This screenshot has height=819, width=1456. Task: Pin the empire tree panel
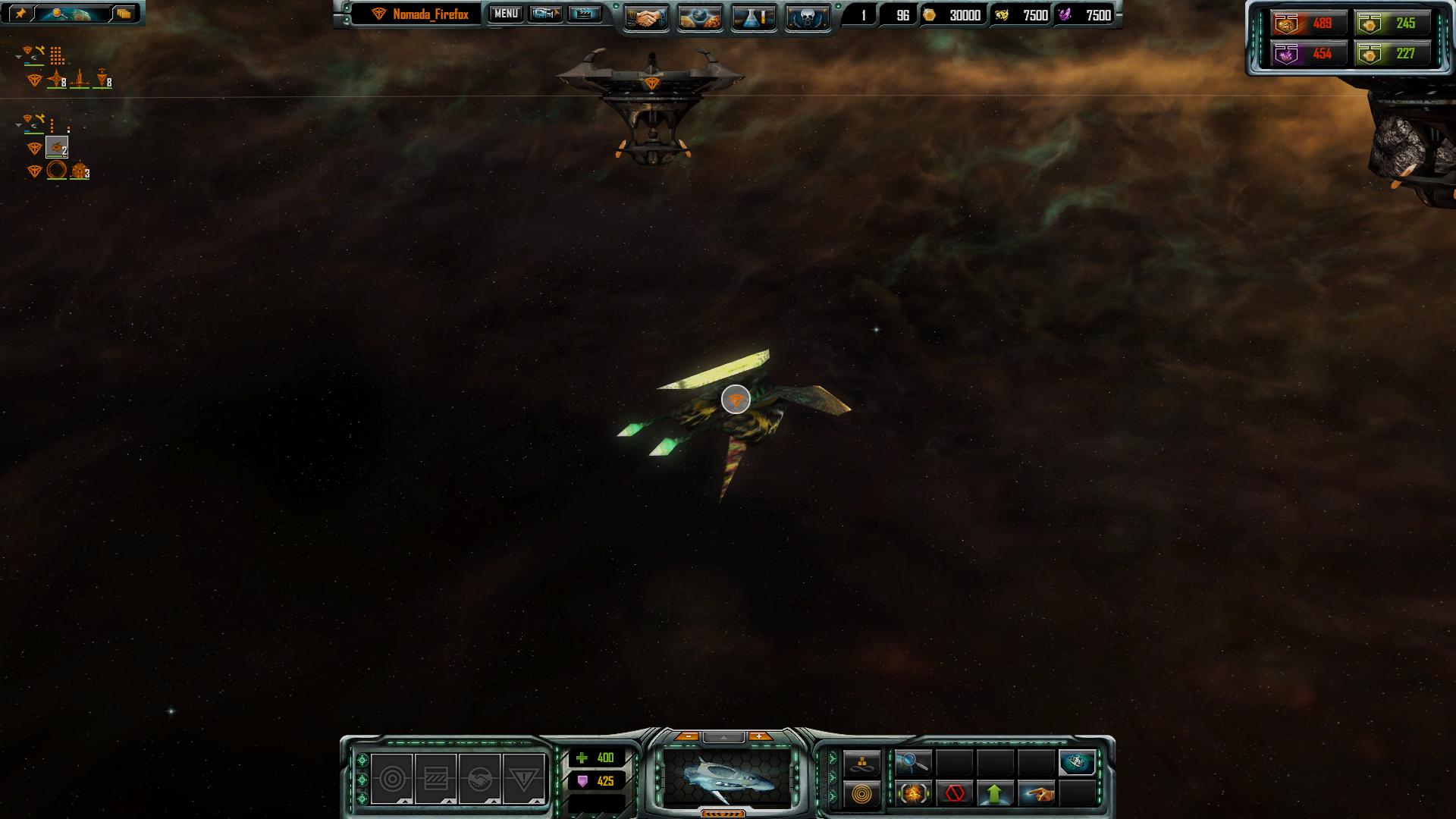[x=20, y=14]
